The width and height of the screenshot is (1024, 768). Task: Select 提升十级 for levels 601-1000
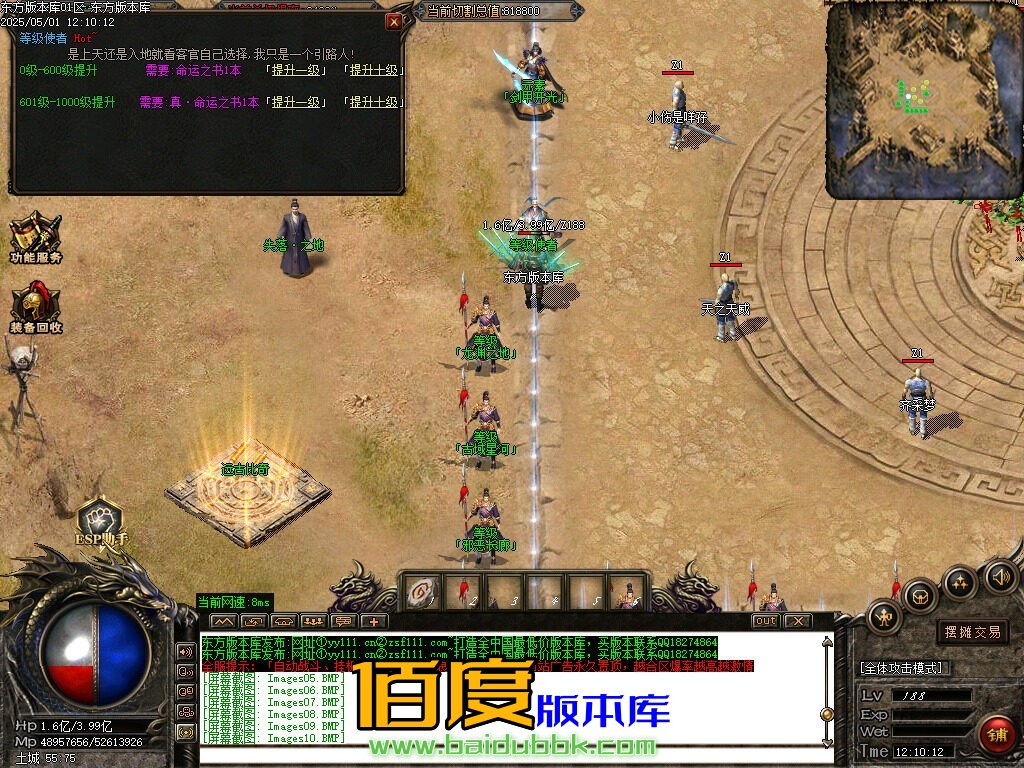[x=374, y=102]
